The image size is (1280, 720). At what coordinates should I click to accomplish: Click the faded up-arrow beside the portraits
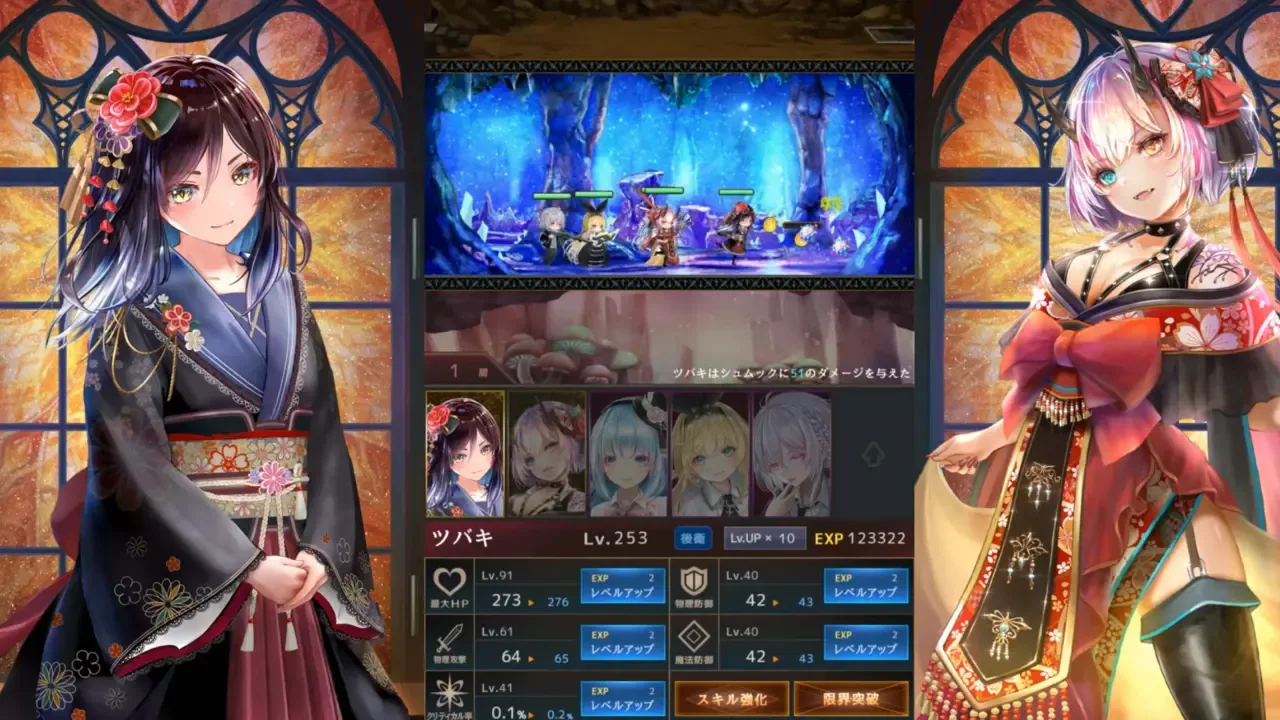tap(873, 454)
